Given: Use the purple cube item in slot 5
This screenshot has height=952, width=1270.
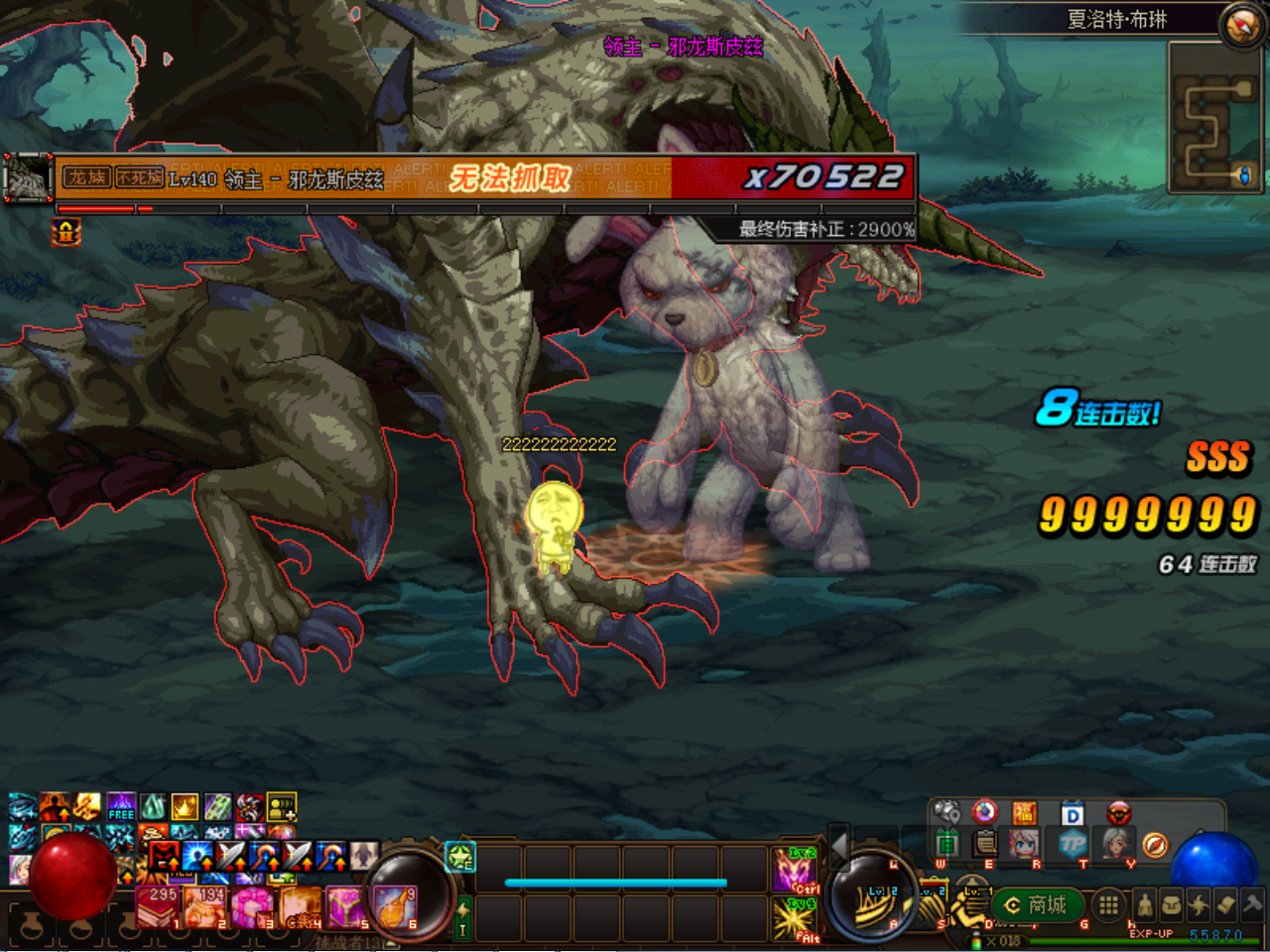Looking at the screenshot, I should click(345, 907).
